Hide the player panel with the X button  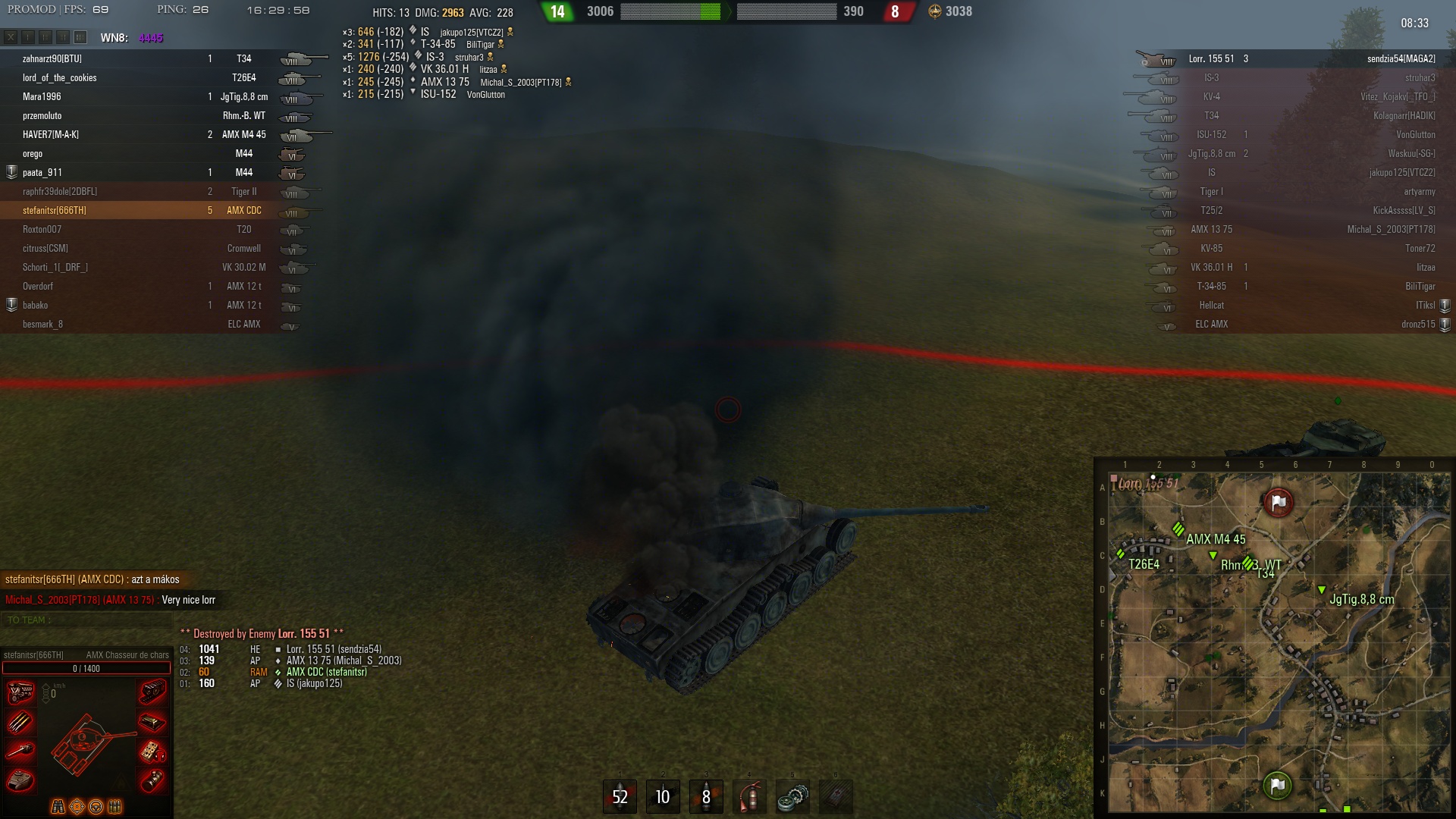(11, 37)
